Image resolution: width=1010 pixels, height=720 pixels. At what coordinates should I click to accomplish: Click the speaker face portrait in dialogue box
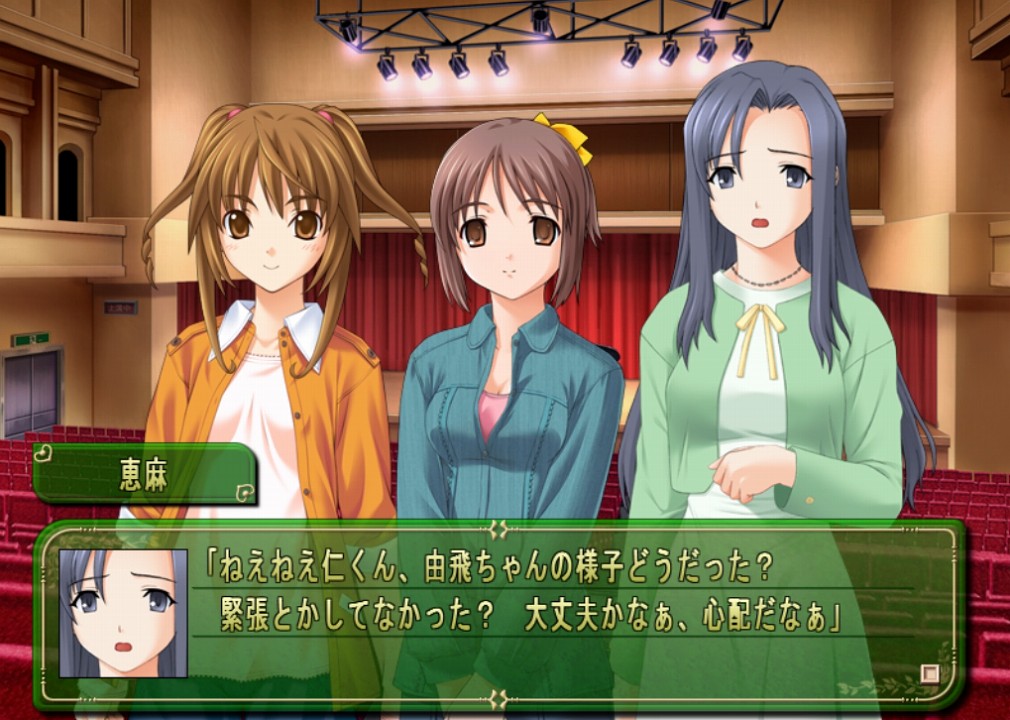[123, 613]
